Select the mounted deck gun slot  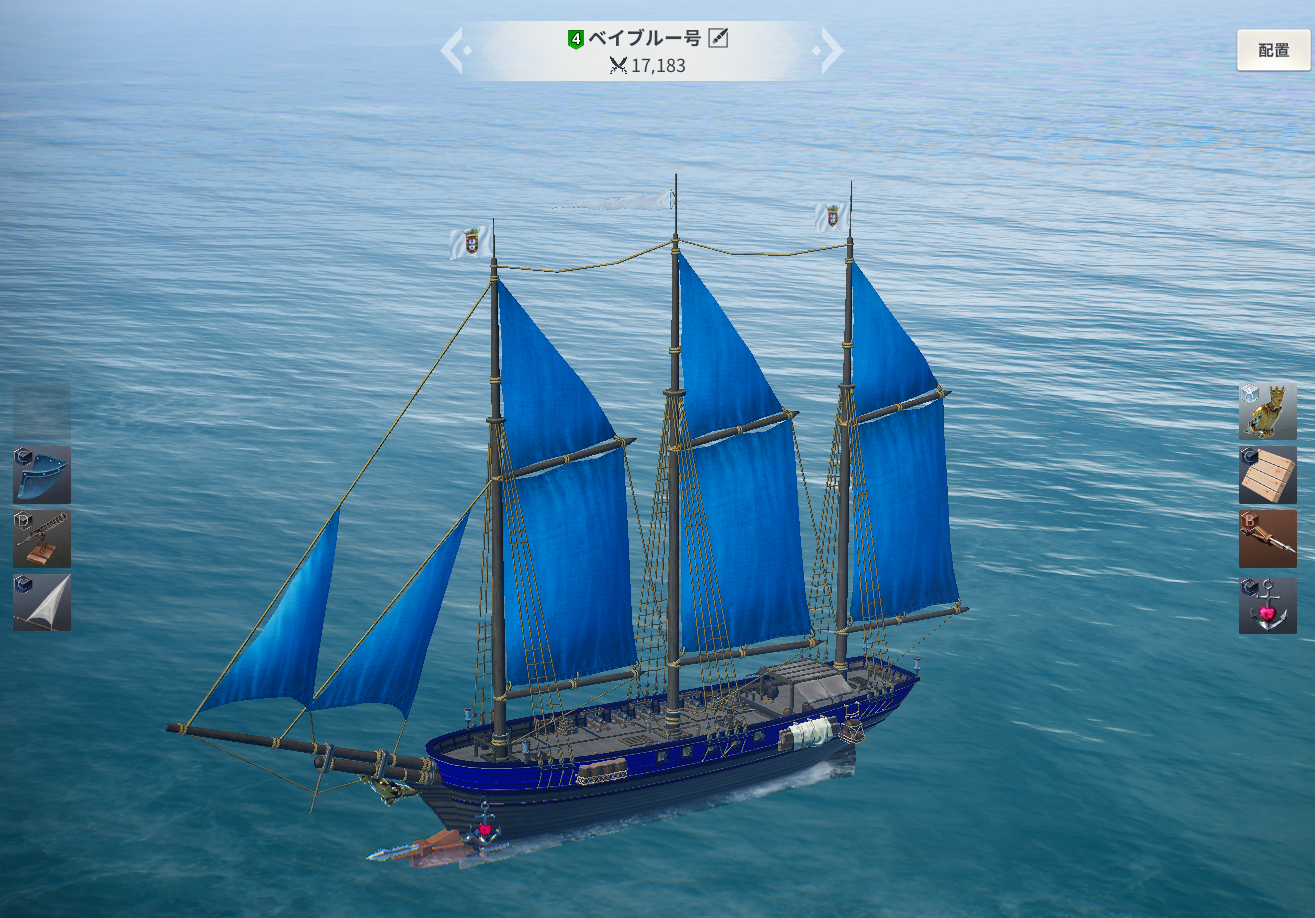(x=42, y=539)
